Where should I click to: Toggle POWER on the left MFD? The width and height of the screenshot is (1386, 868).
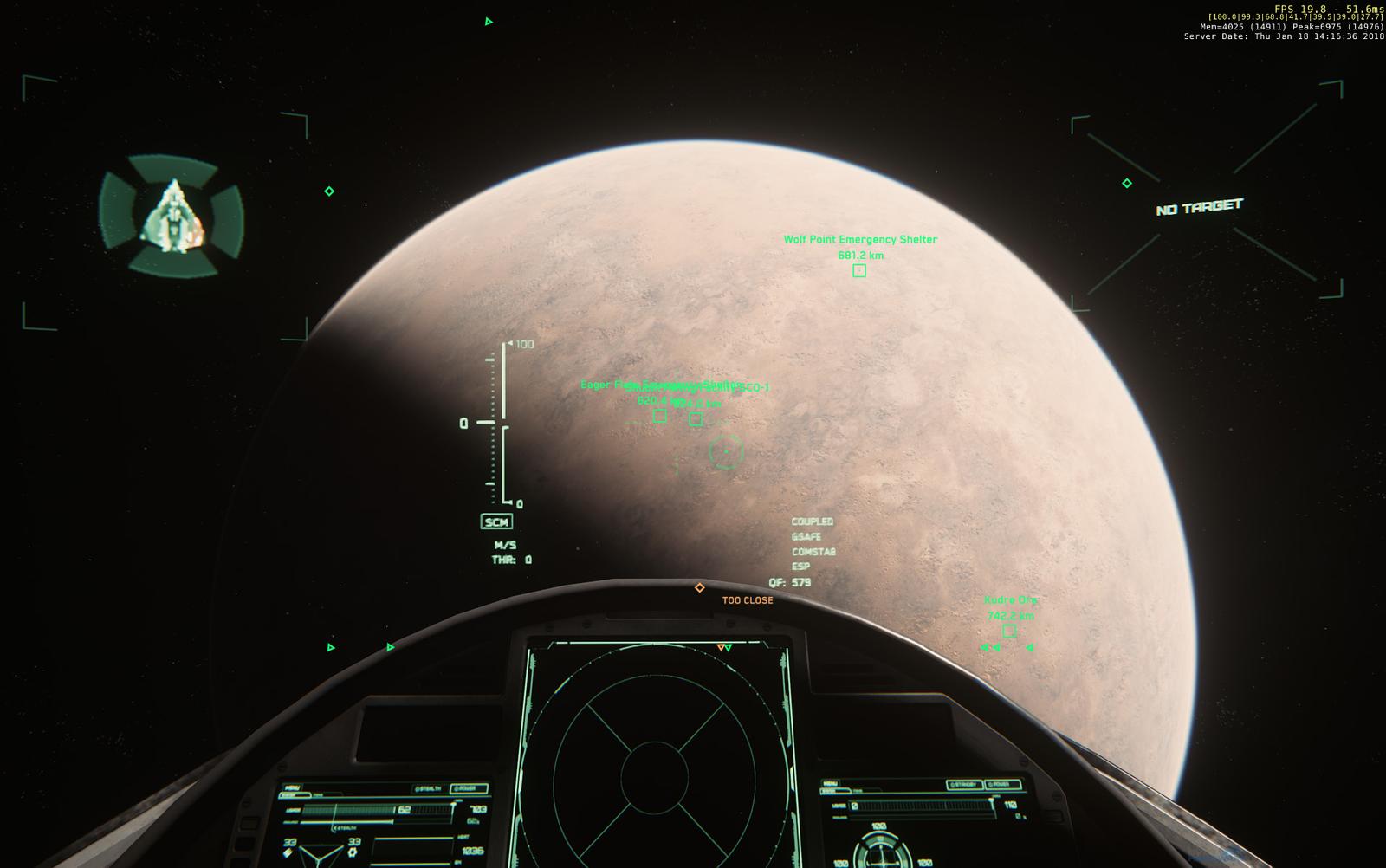click(465, 788)
